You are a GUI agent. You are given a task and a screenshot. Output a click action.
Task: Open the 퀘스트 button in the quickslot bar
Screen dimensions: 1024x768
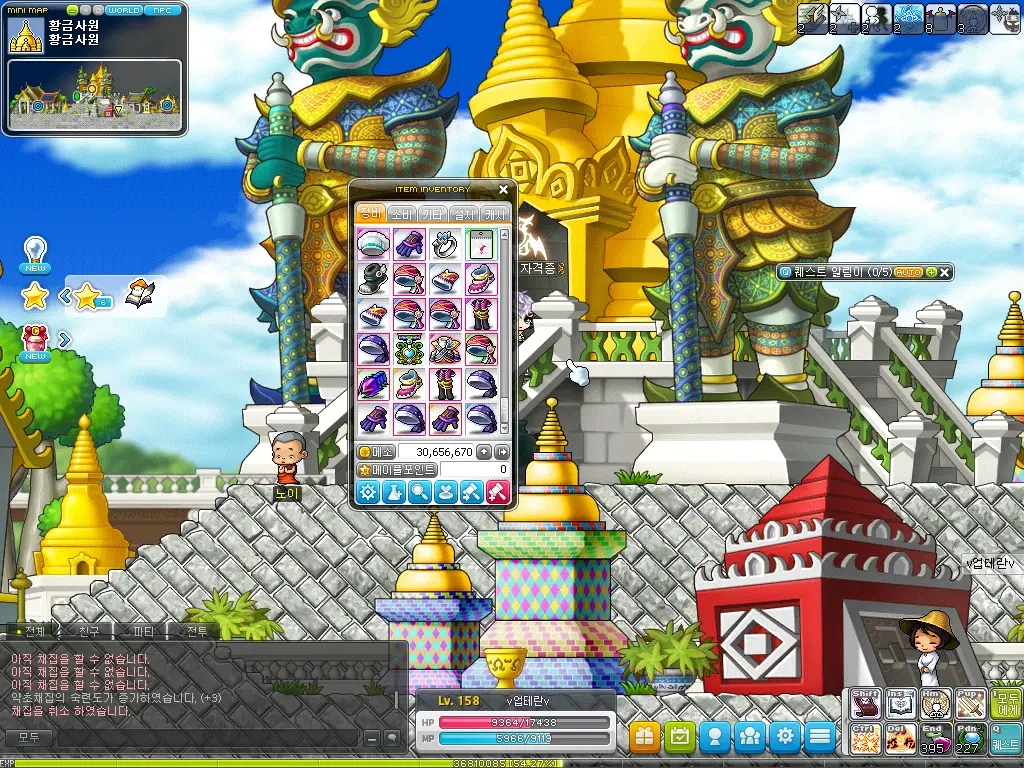click(1005, 738)
